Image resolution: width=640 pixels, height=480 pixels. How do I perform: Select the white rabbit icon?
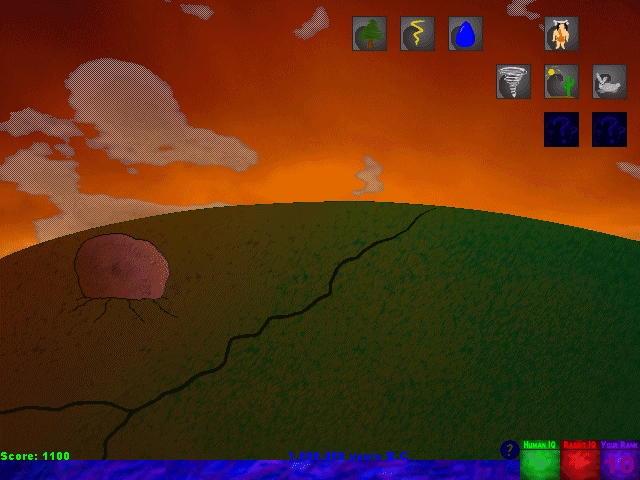click(609, 82)
